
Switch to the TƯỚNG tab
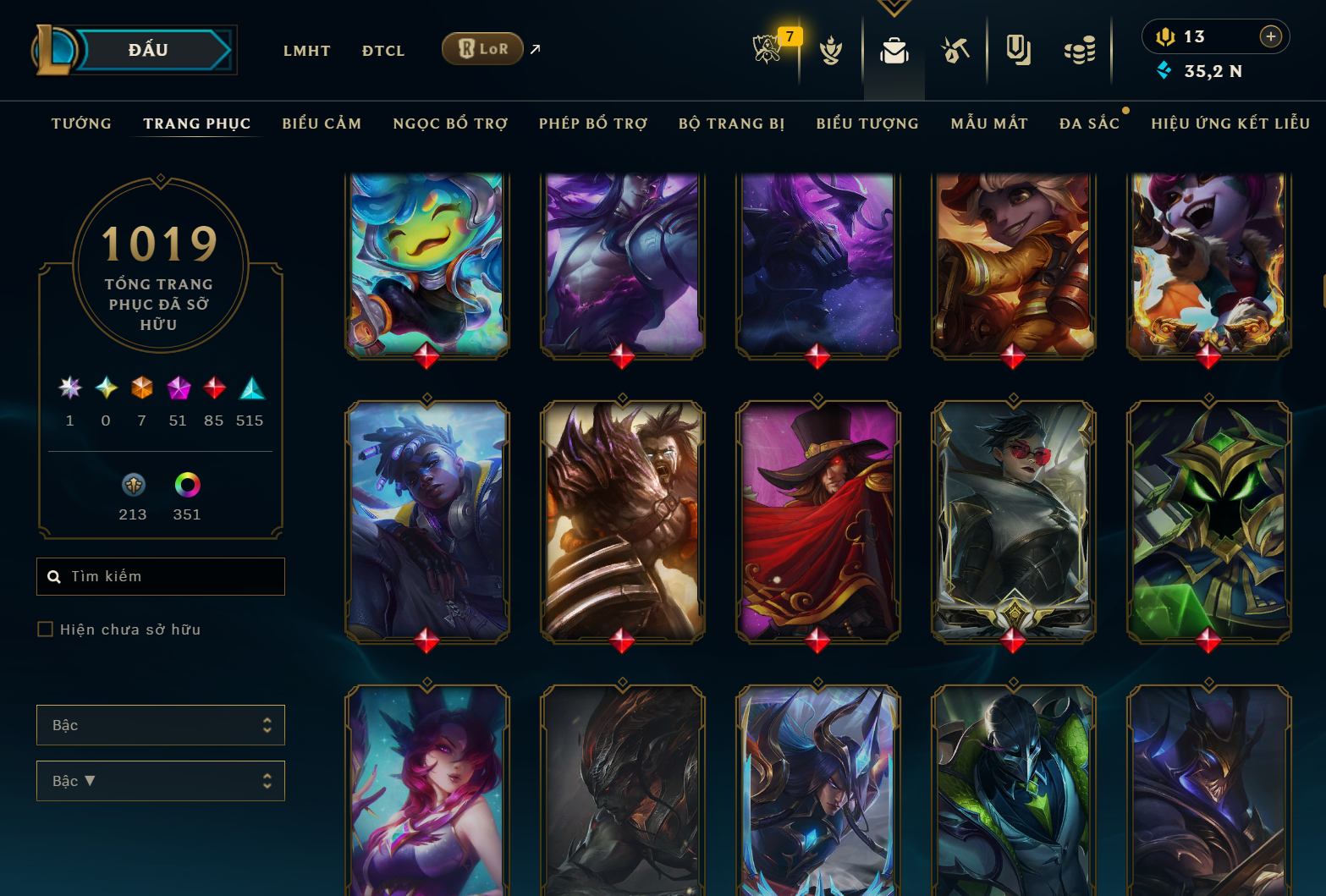[81, 124]
